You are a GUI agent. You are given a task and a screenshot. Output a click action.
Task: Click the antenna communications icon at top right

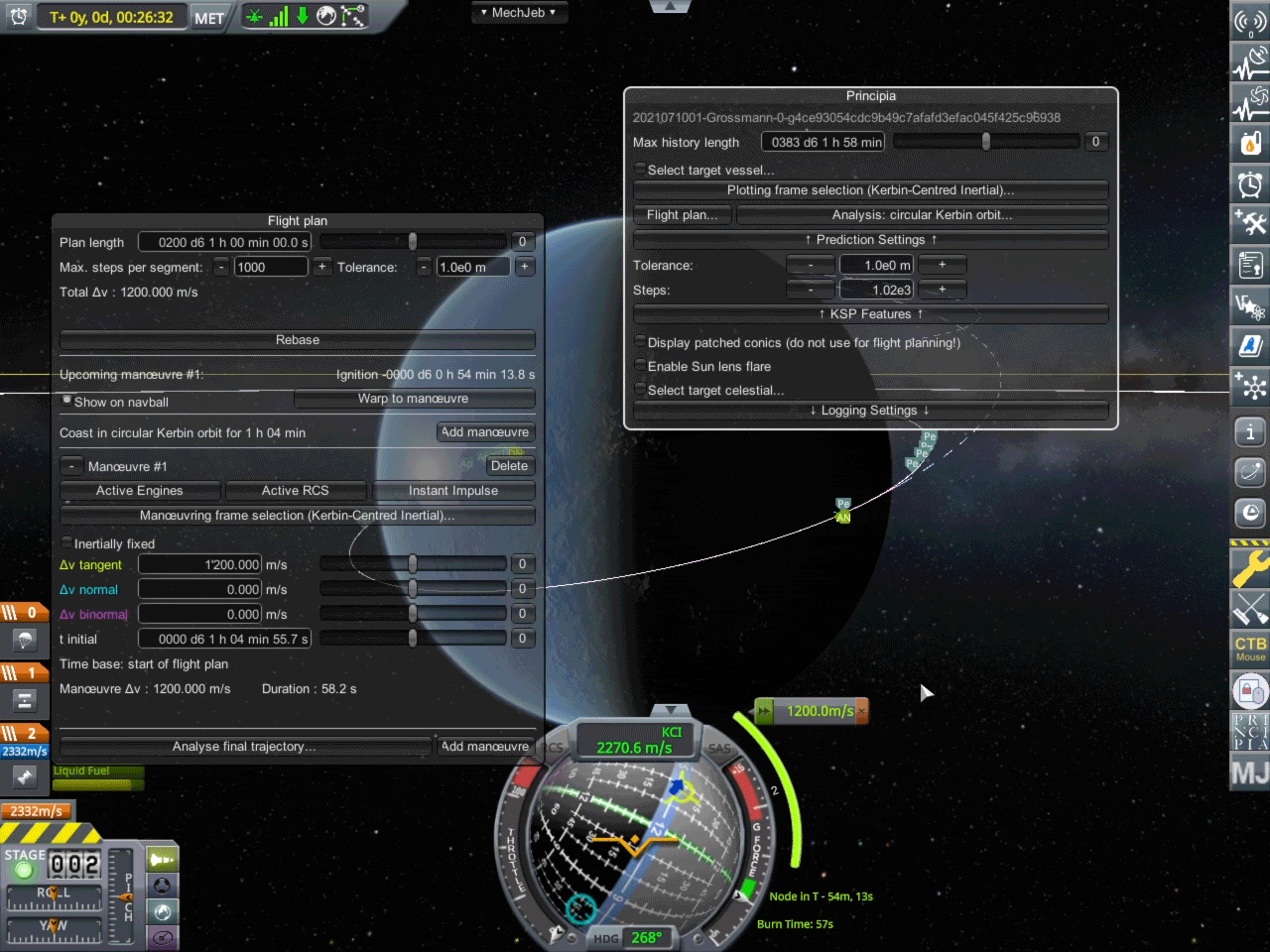click(1250, 22)
